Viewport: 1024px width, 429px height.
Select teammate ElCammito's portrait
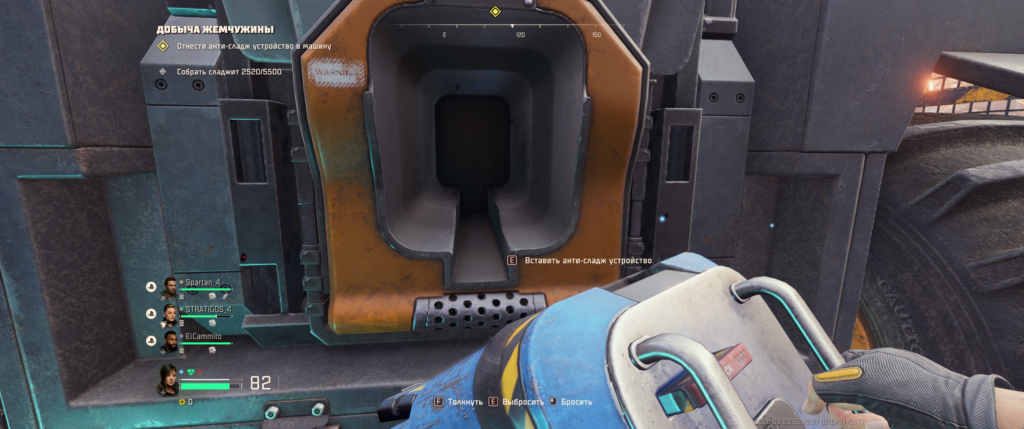pyautogui.click(x=169, y=342)
